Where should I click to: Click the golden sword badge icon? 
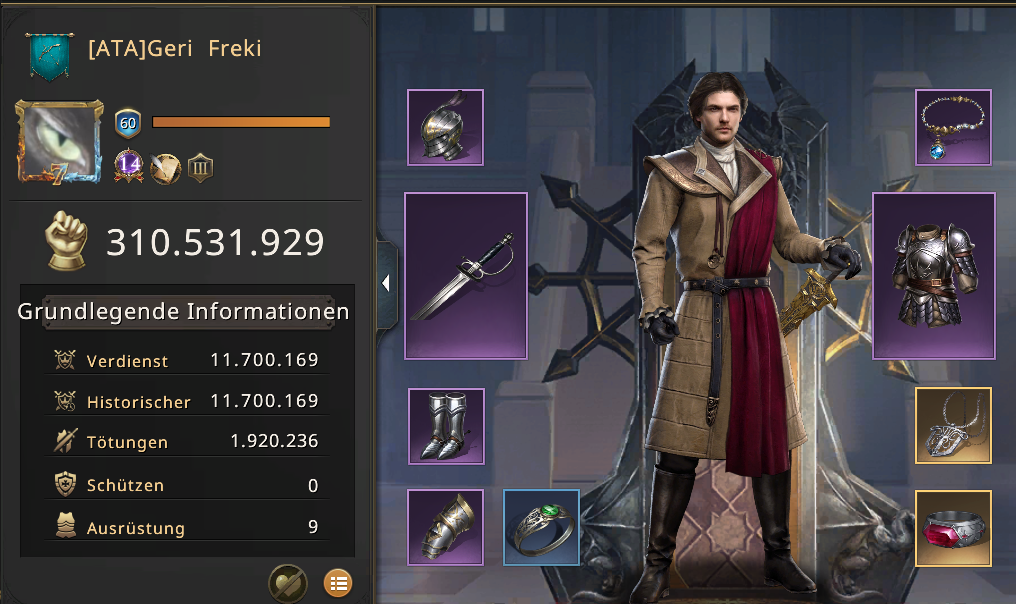pos(165,167)
